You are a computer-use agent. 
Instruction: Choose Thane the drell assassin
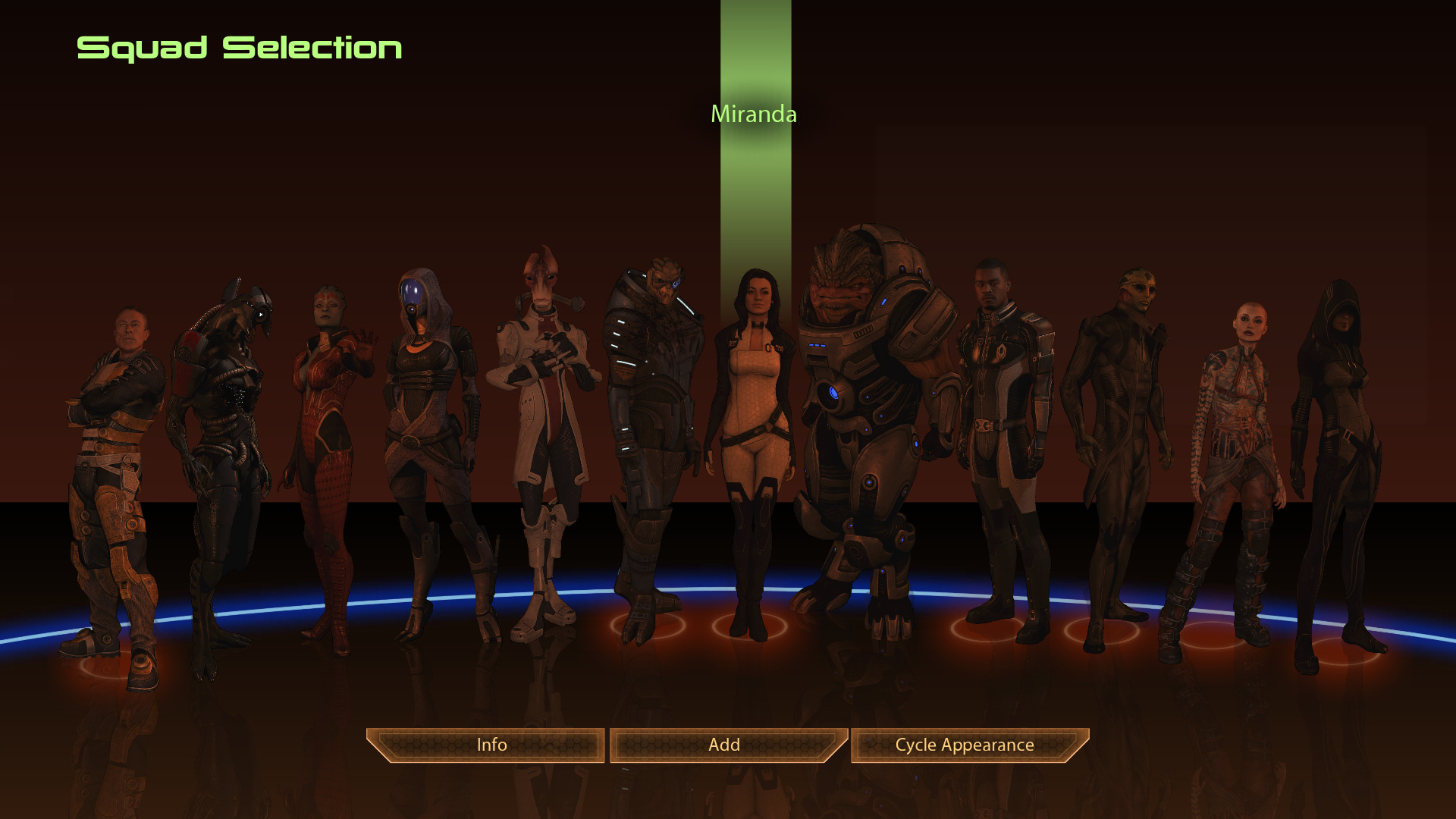tap(1116, 425)
